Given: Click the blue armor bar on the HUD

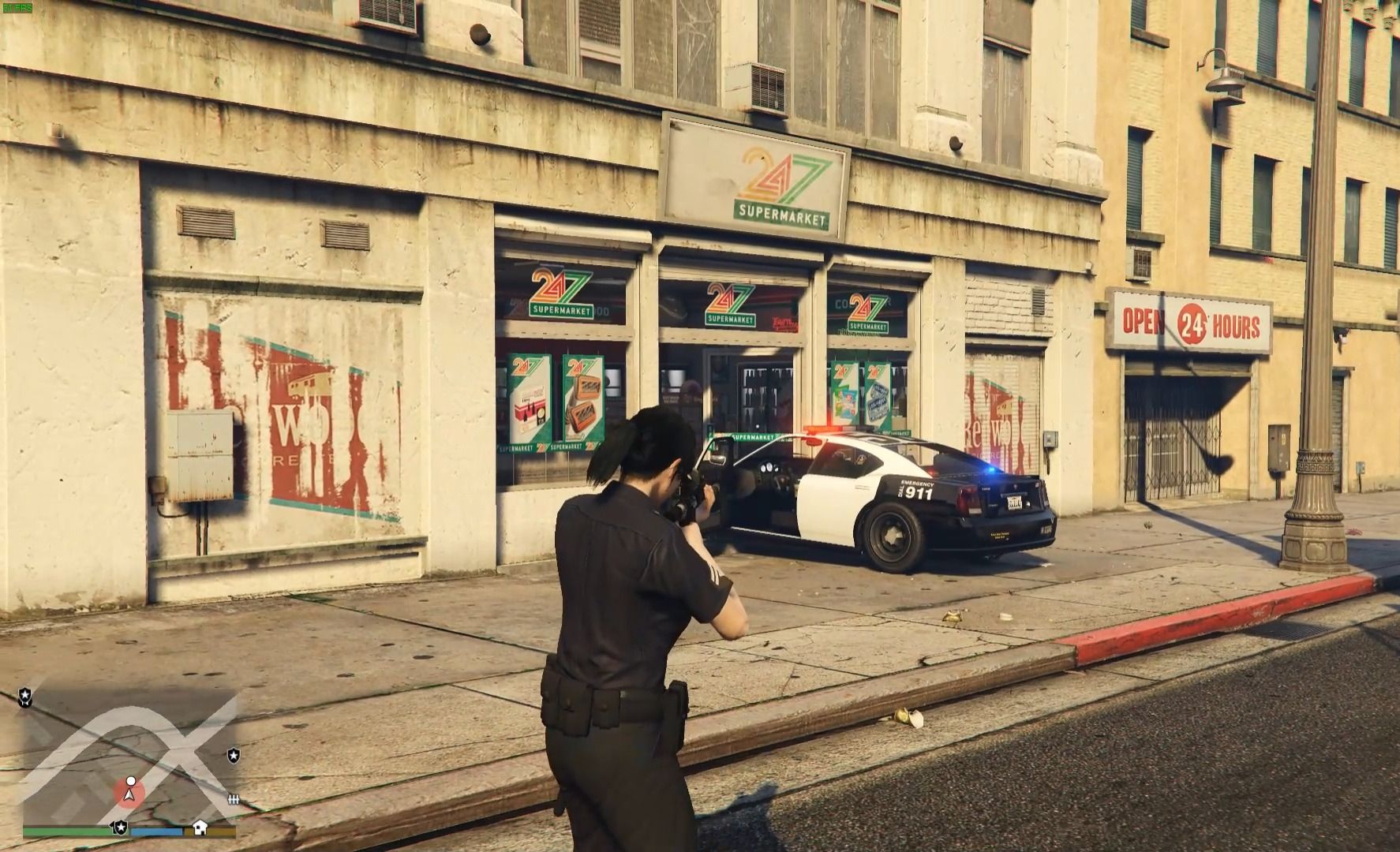Looking at the screenshot, I should click(156, 830).
